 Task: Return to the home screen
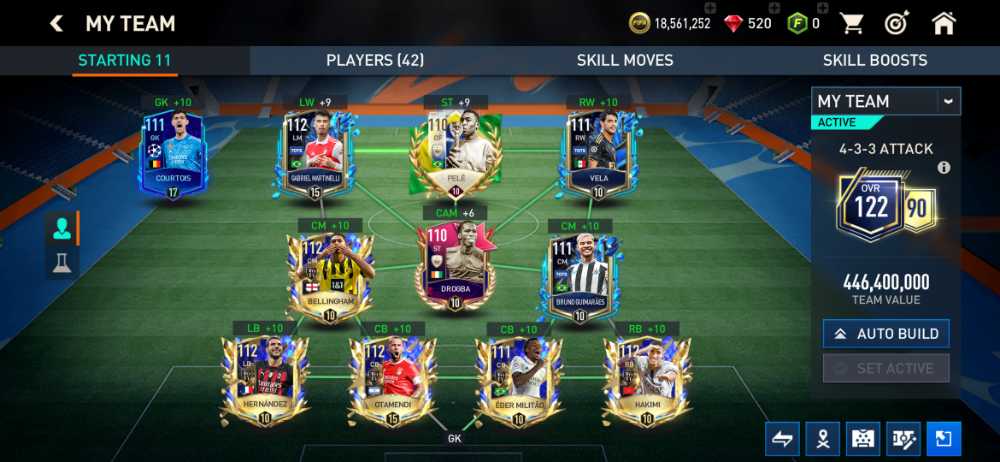point(943,23)
